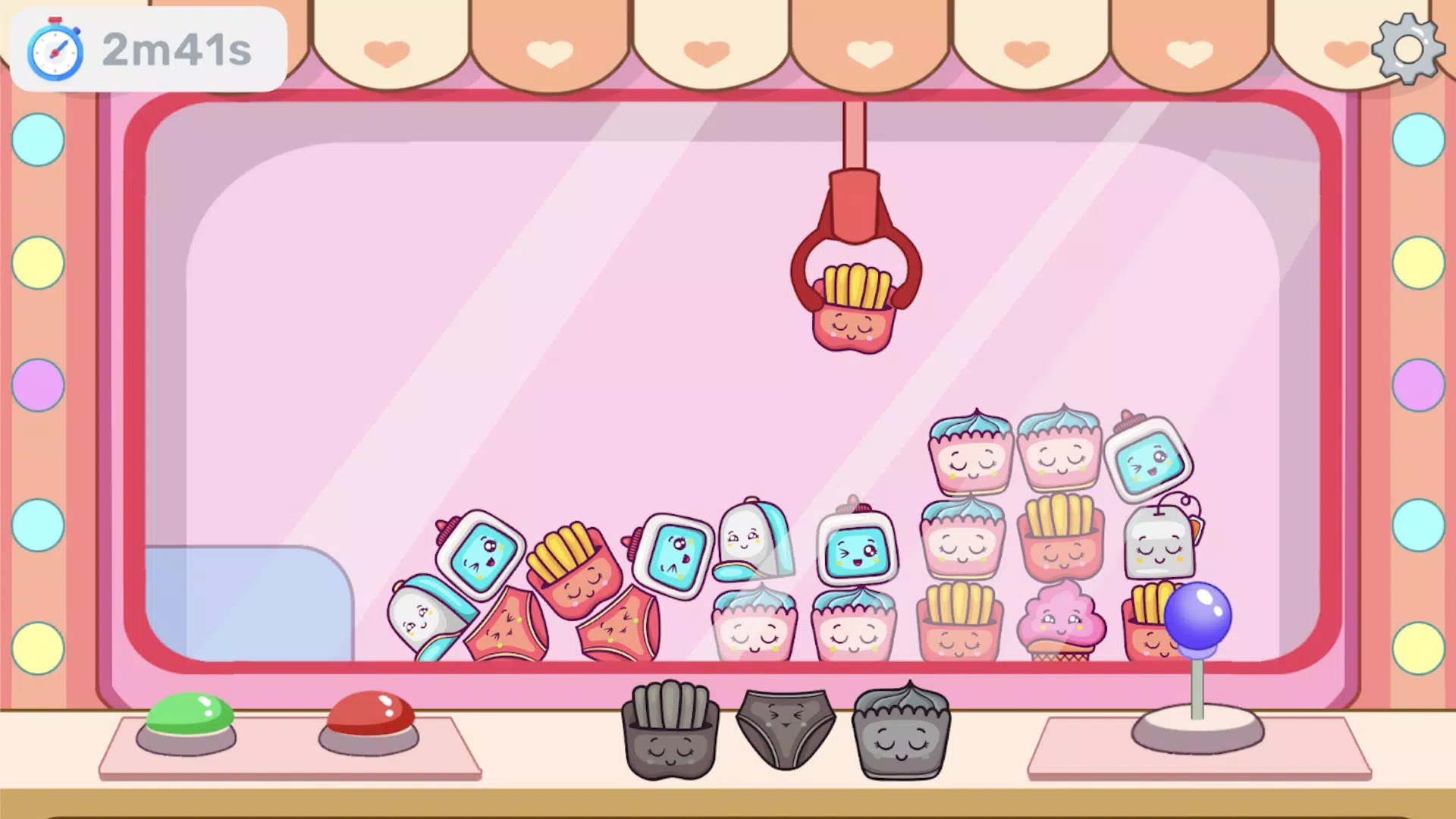Viewport: 1456px width, 819px height.
Task: Open the settings gear icon
Action: coord(1408,50)
